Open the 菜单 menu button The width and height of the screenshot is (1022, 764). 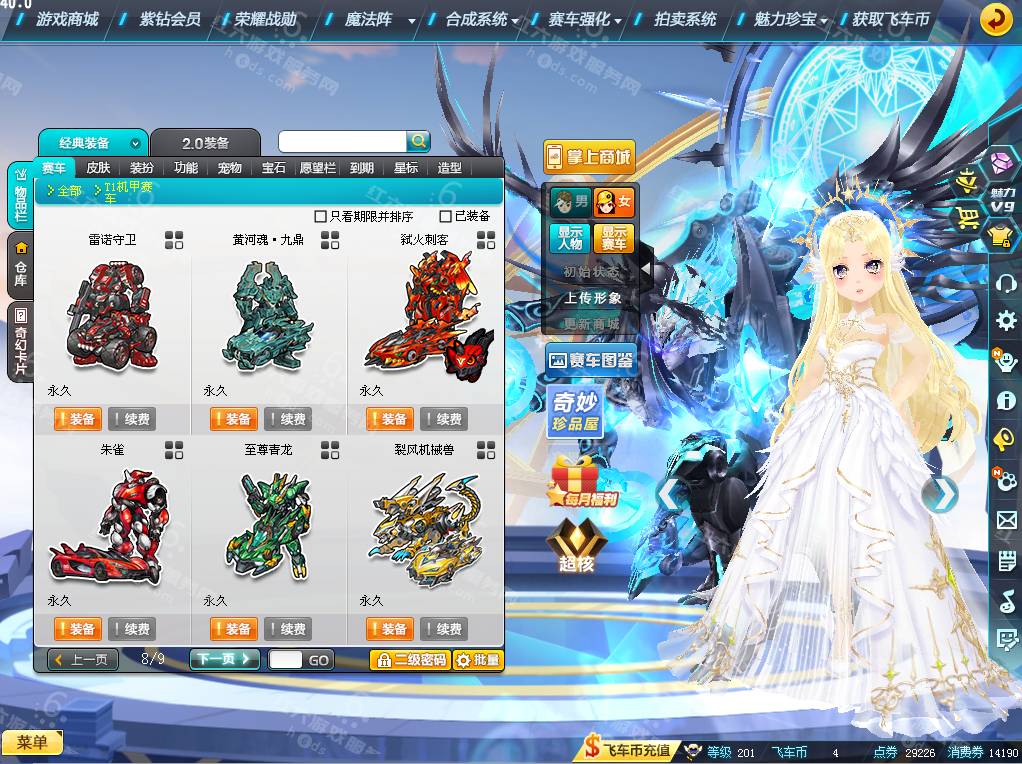pyautogui.click(x=32, y=742)
